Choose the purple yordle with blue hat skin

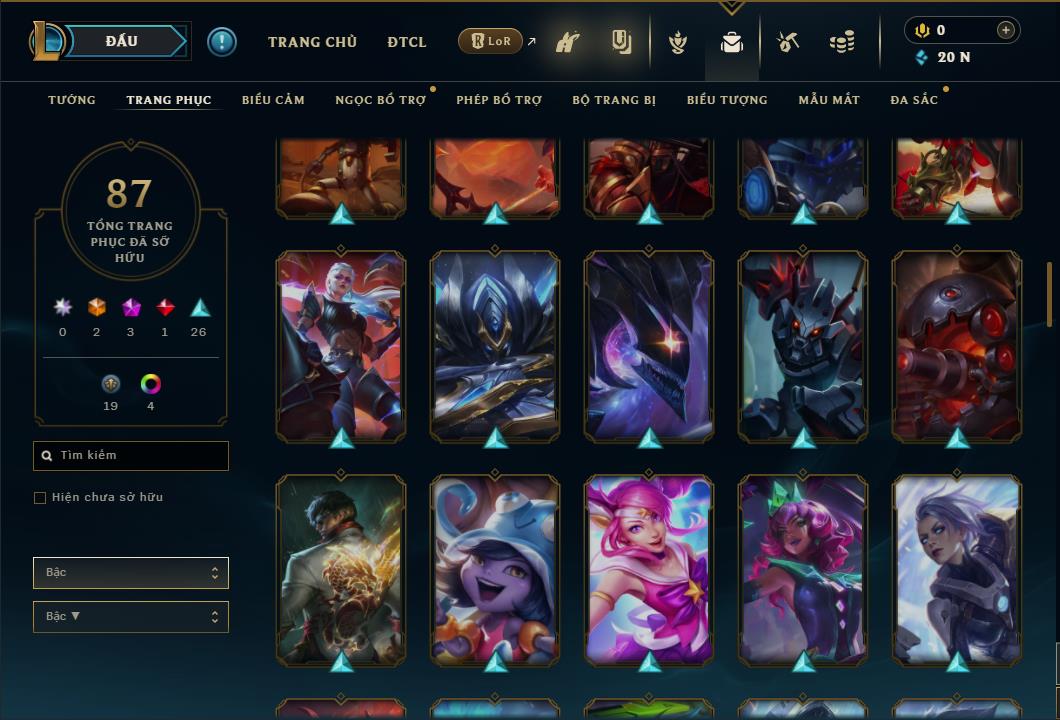coord(495,568)
